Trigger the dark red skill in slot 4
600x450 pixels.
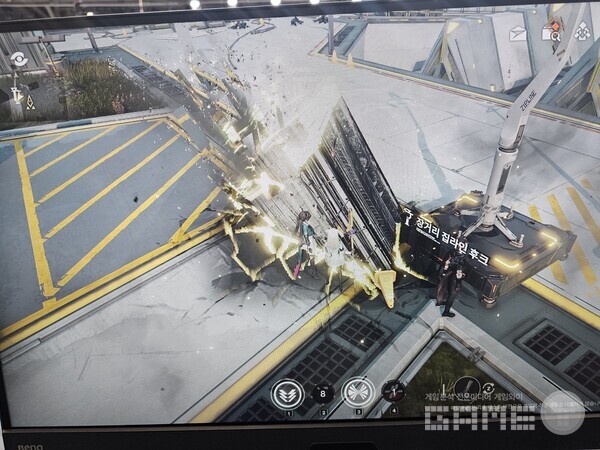pos(394,392)
